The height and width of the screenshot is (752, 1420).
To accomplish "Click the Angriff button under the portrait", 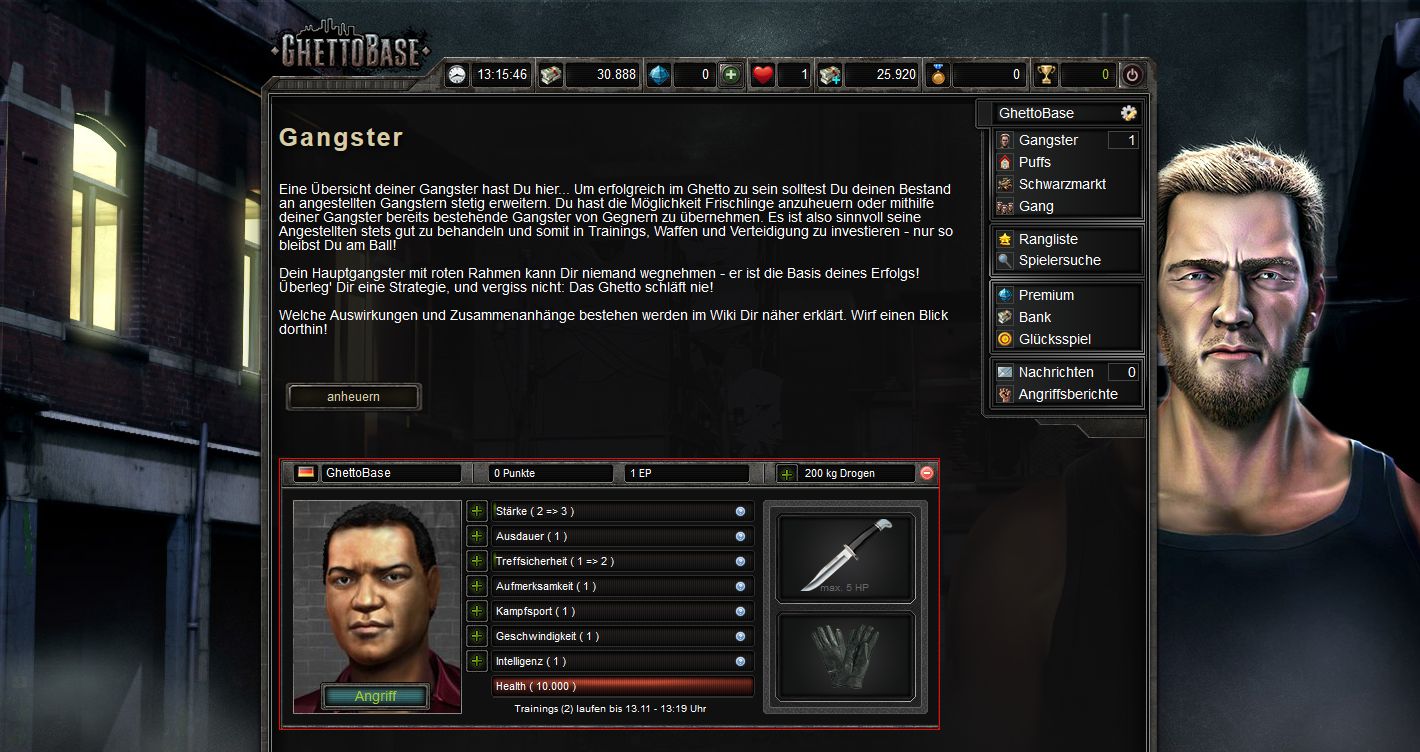I will tap(376, 697).
